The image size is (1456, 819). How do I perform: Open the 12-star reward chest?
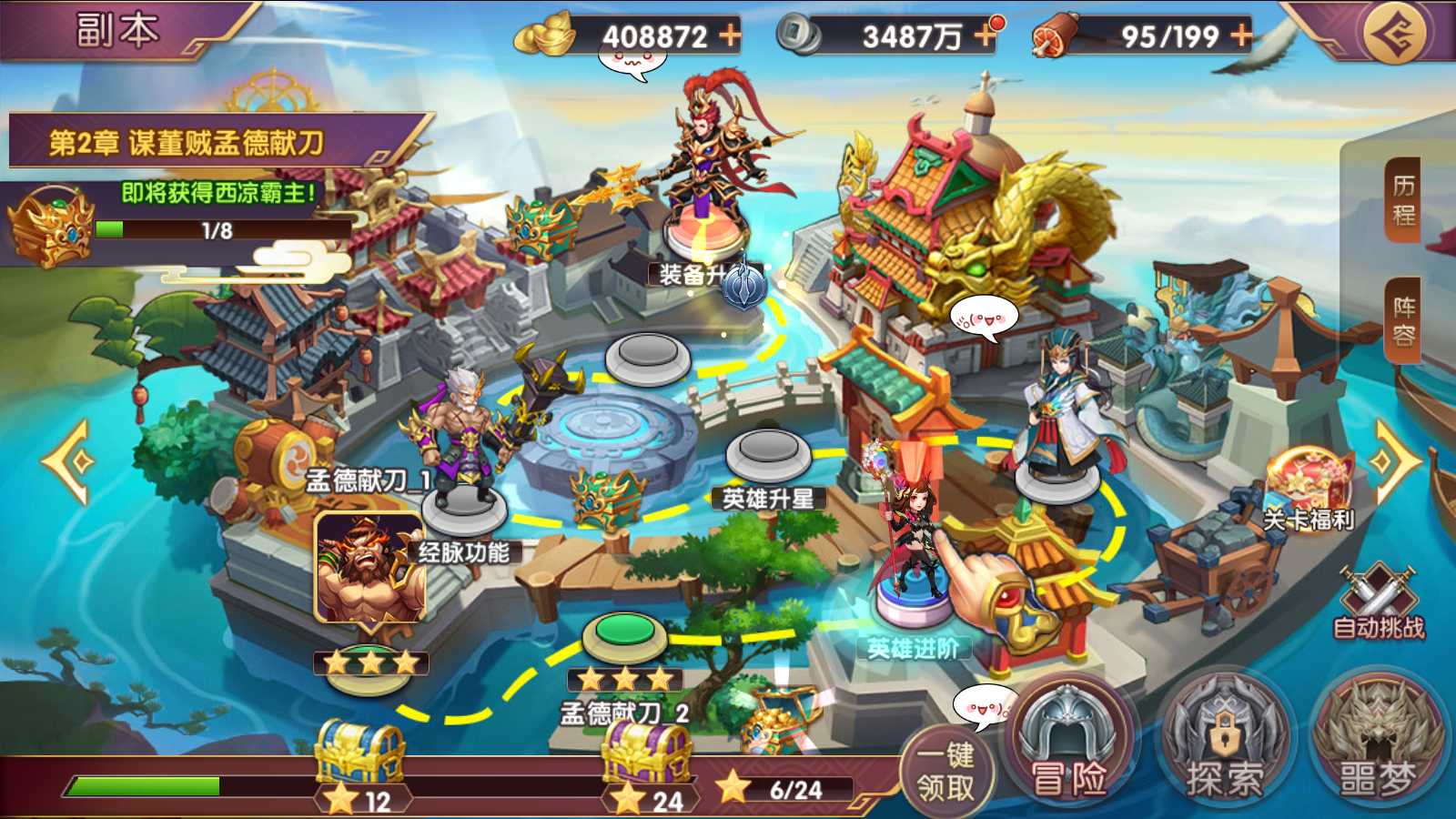(360, 755)
